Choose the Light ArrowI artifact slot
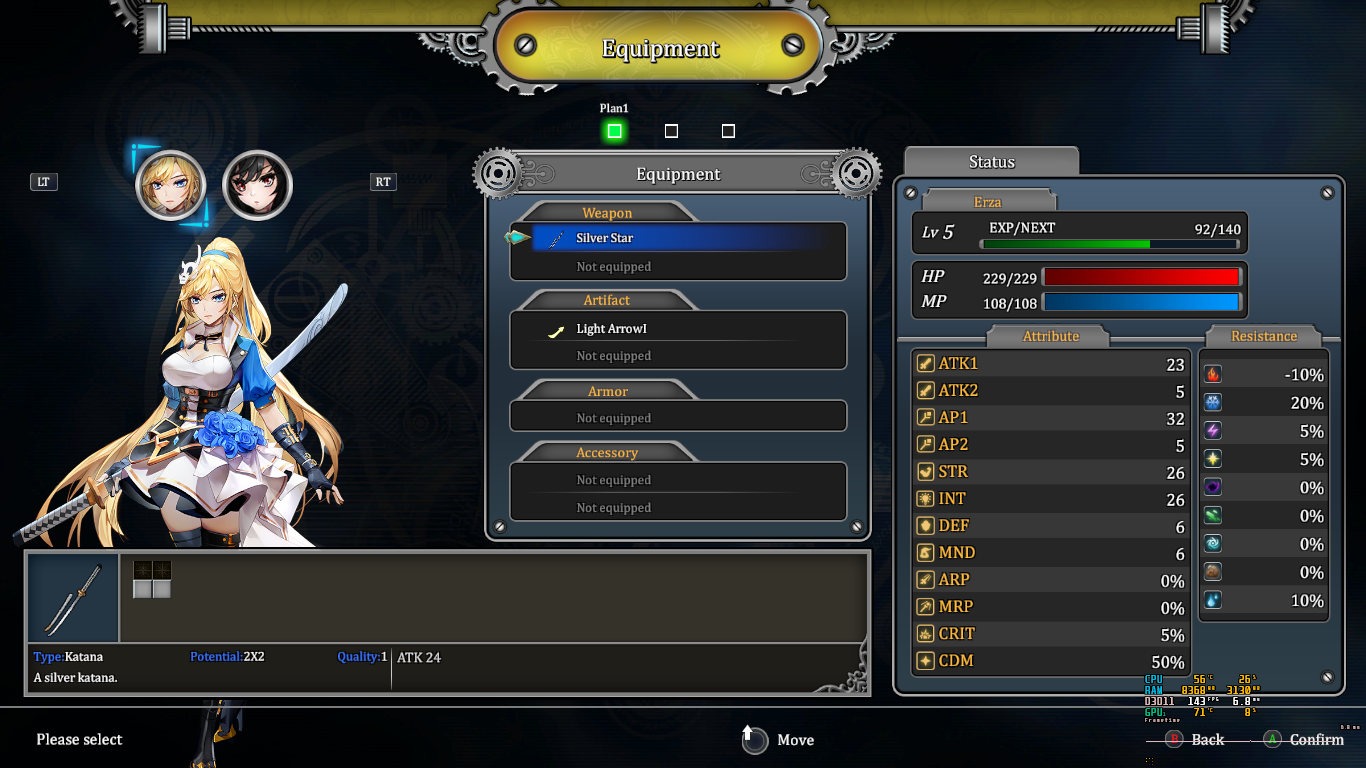The height and width of the screenshot is (768, 1366). (x=678, y=329)
